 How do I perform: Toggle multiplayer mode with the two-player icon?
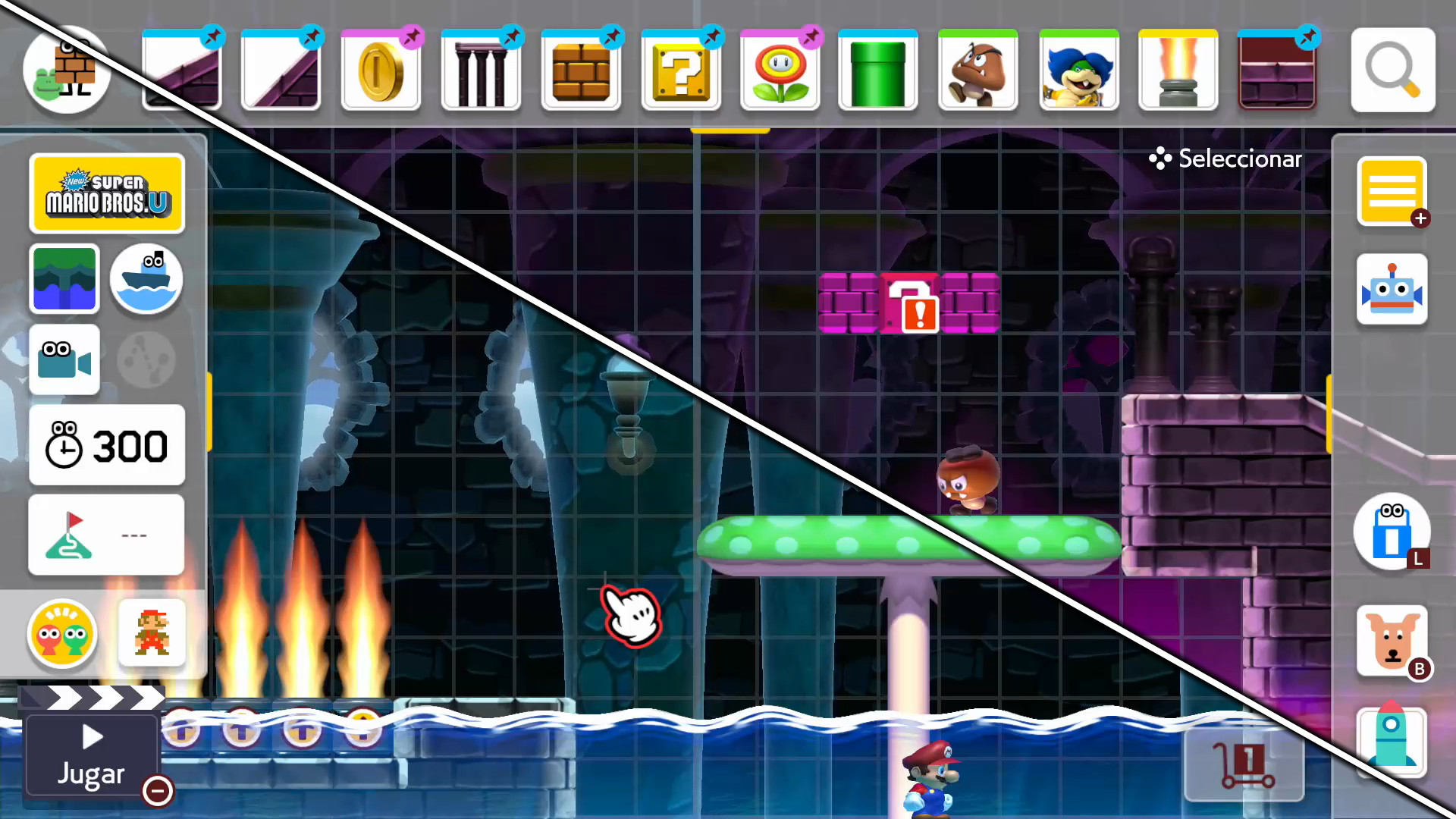[x=62, y=635]
